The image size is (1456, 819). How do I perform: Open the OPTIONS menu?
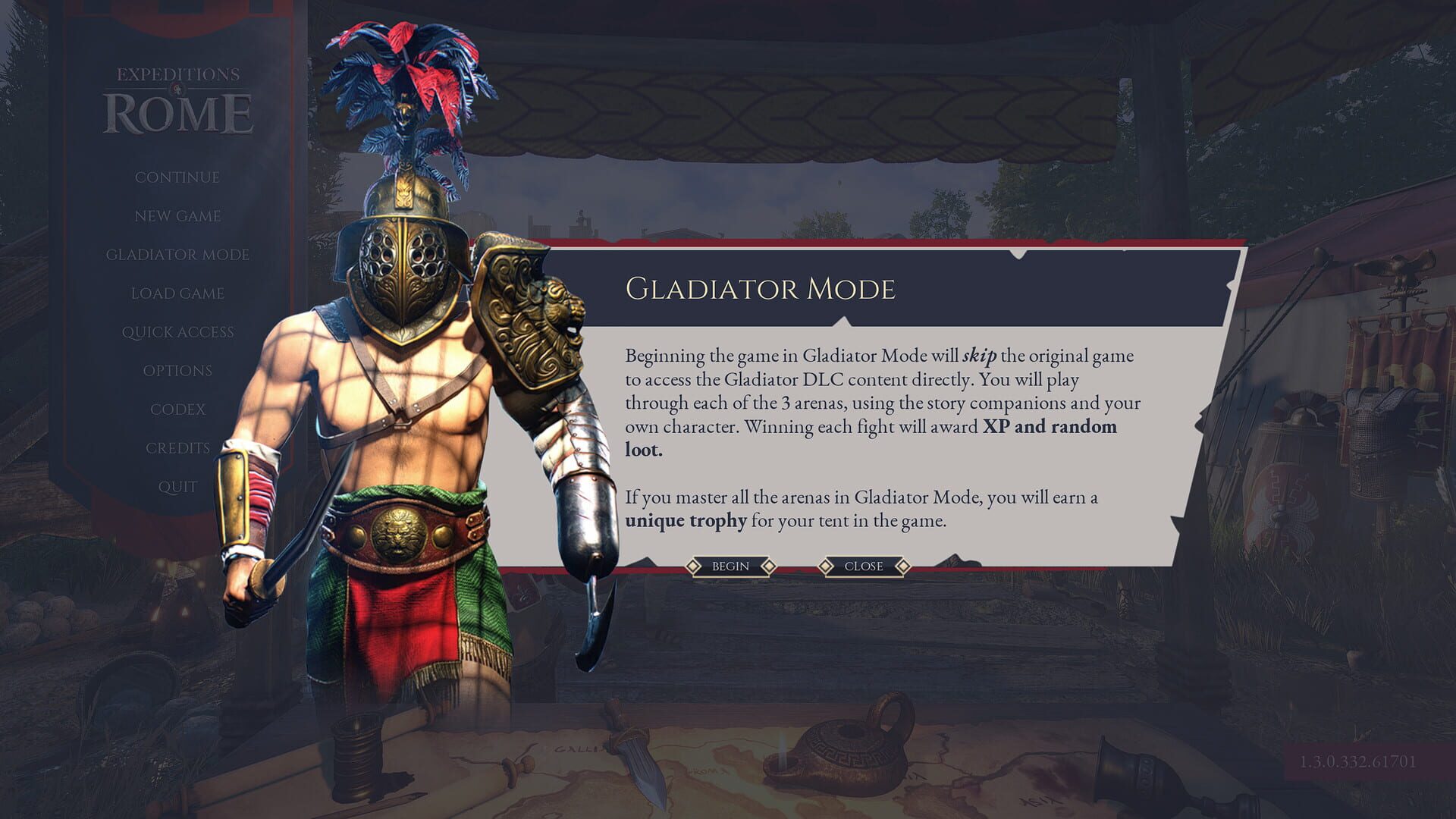[178, 370]
